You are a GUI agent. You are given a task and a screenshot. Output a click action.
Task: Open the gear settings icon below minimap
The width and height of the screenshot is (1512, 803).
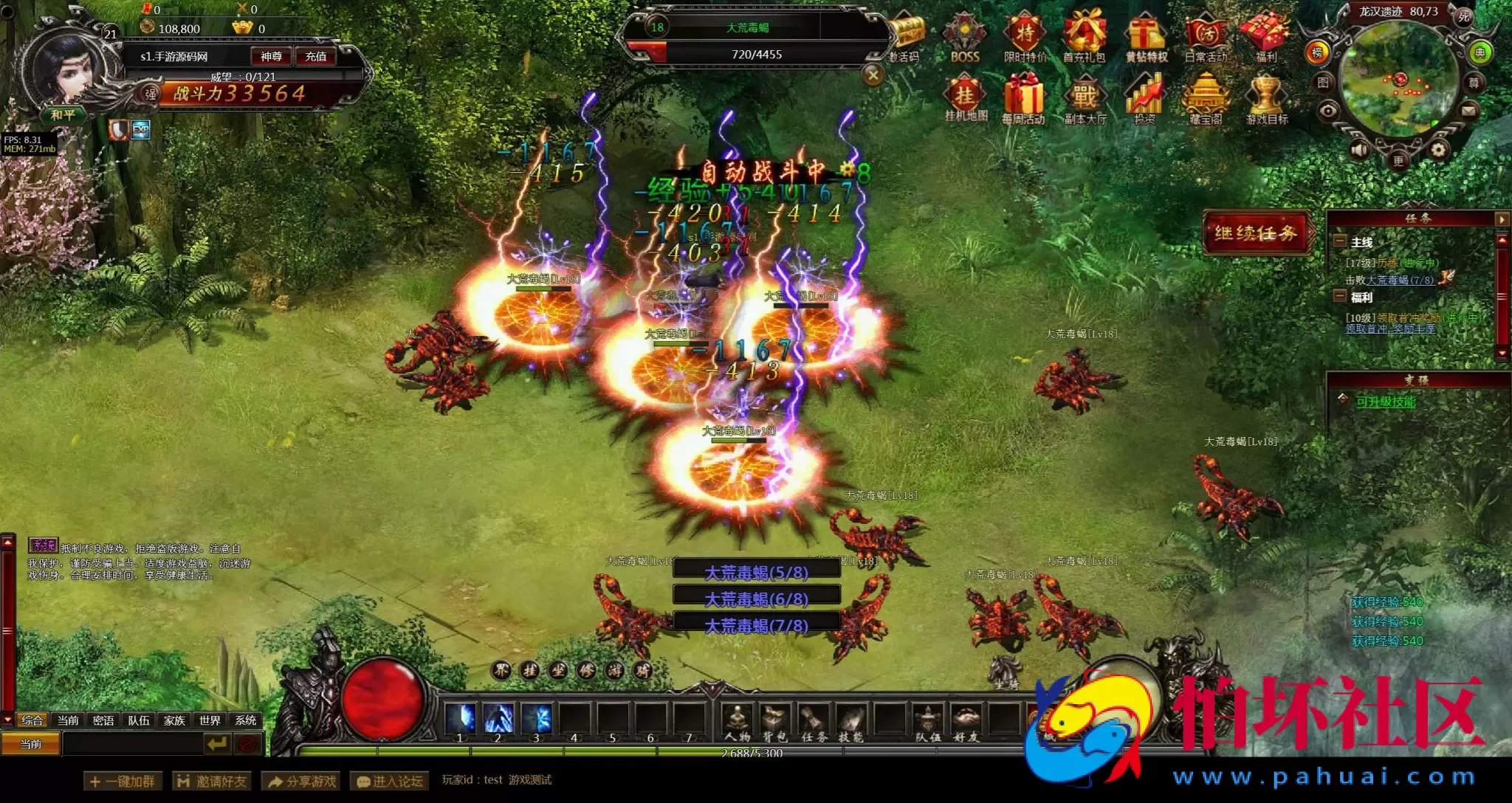(x=1437, y=151)
